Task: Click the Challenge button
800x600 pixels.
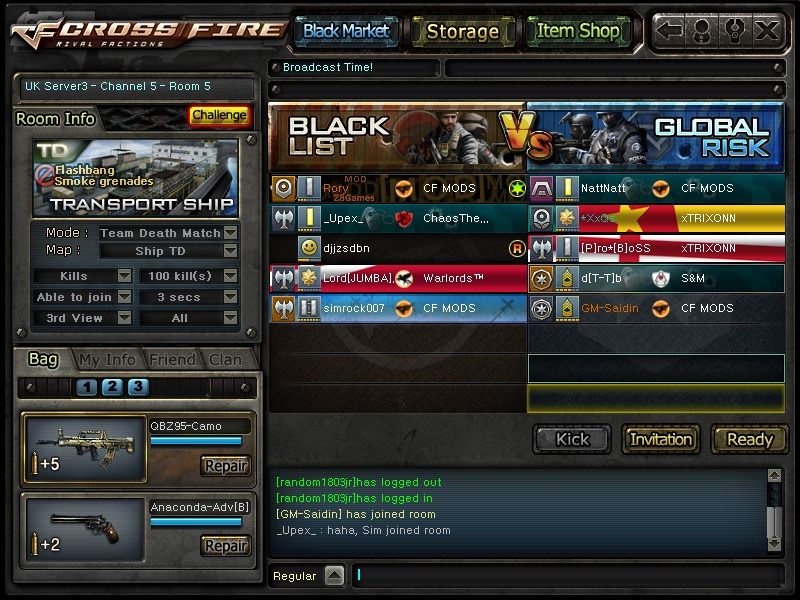Action: (219, 115)
